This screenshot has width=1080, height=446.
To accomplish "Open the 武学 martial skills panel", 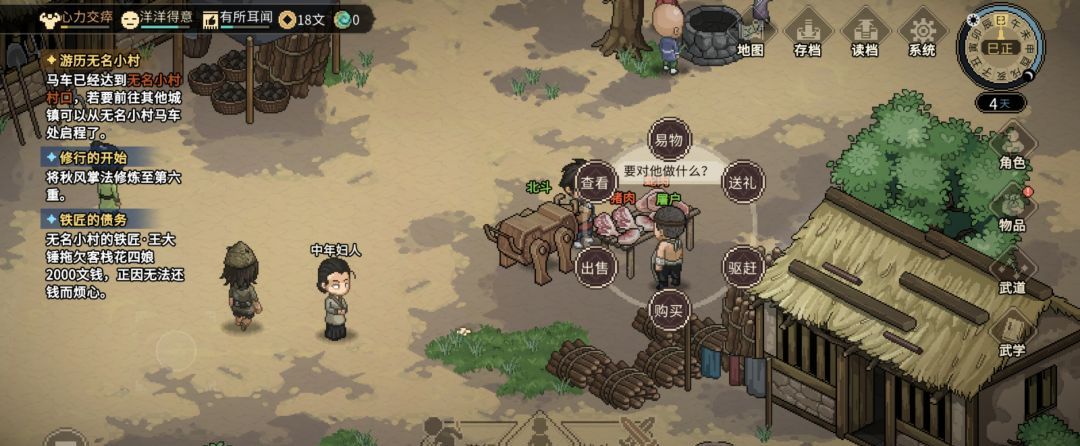I will [1012, 335].
